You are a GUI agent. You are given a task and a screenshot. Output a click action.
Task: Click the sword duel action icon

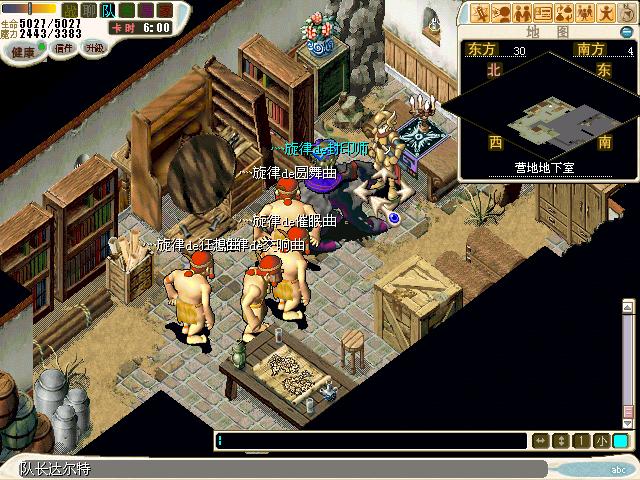tap(481, 13)
